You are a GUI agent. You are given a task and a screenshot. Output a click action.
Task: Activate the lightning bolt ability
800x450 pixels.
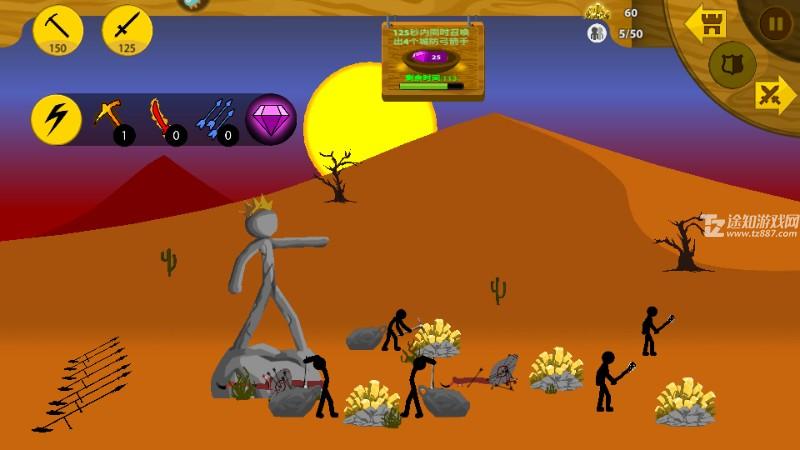click(x=56, y=119)
